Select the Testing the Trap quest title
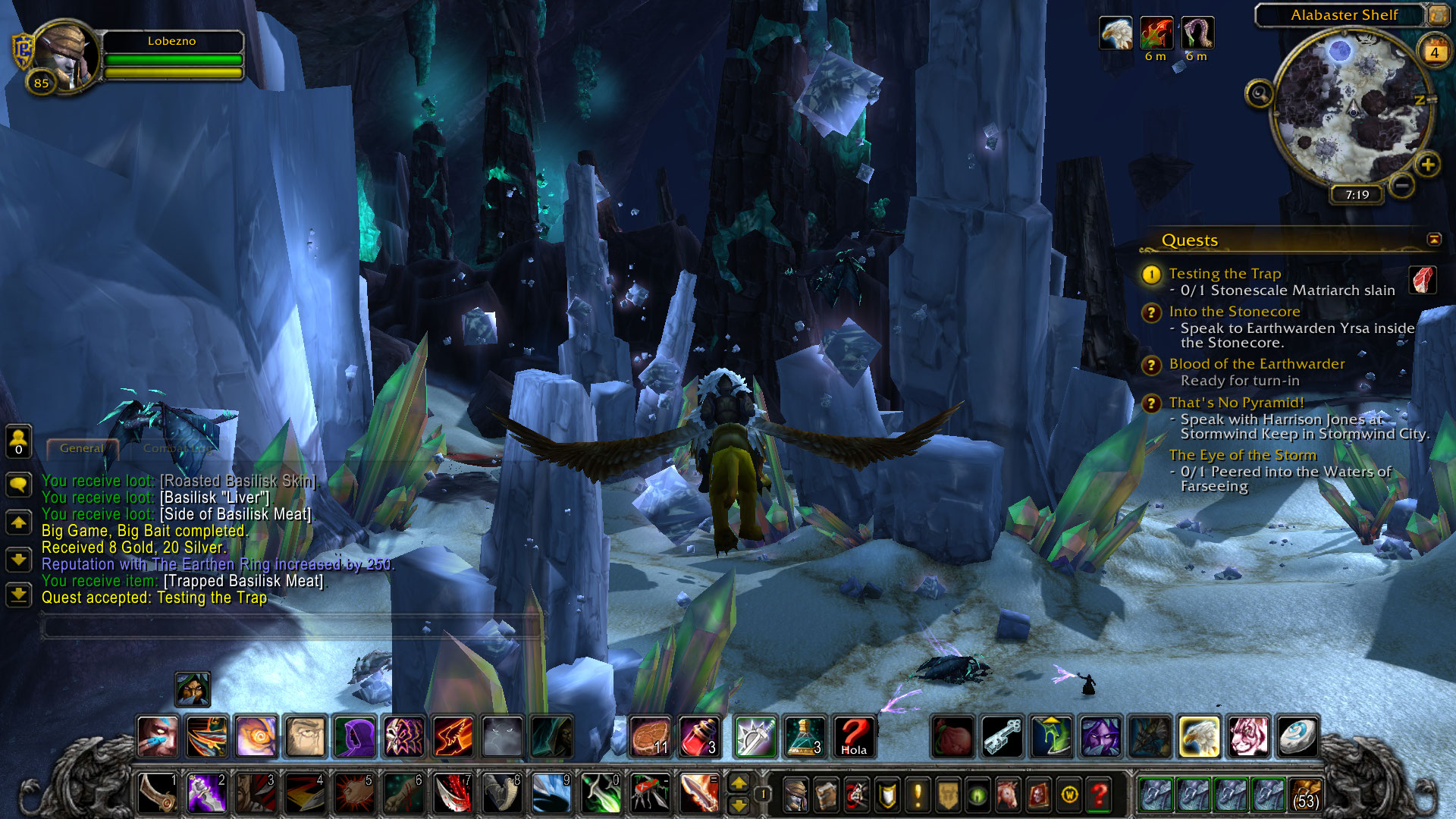 (x=1224, y=274)
